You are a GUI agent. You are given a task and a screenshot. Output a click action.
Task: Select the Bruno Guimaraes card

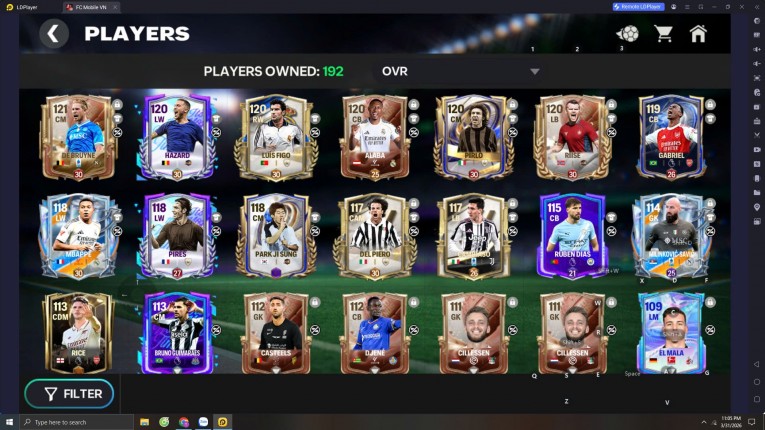pos(176,333)
